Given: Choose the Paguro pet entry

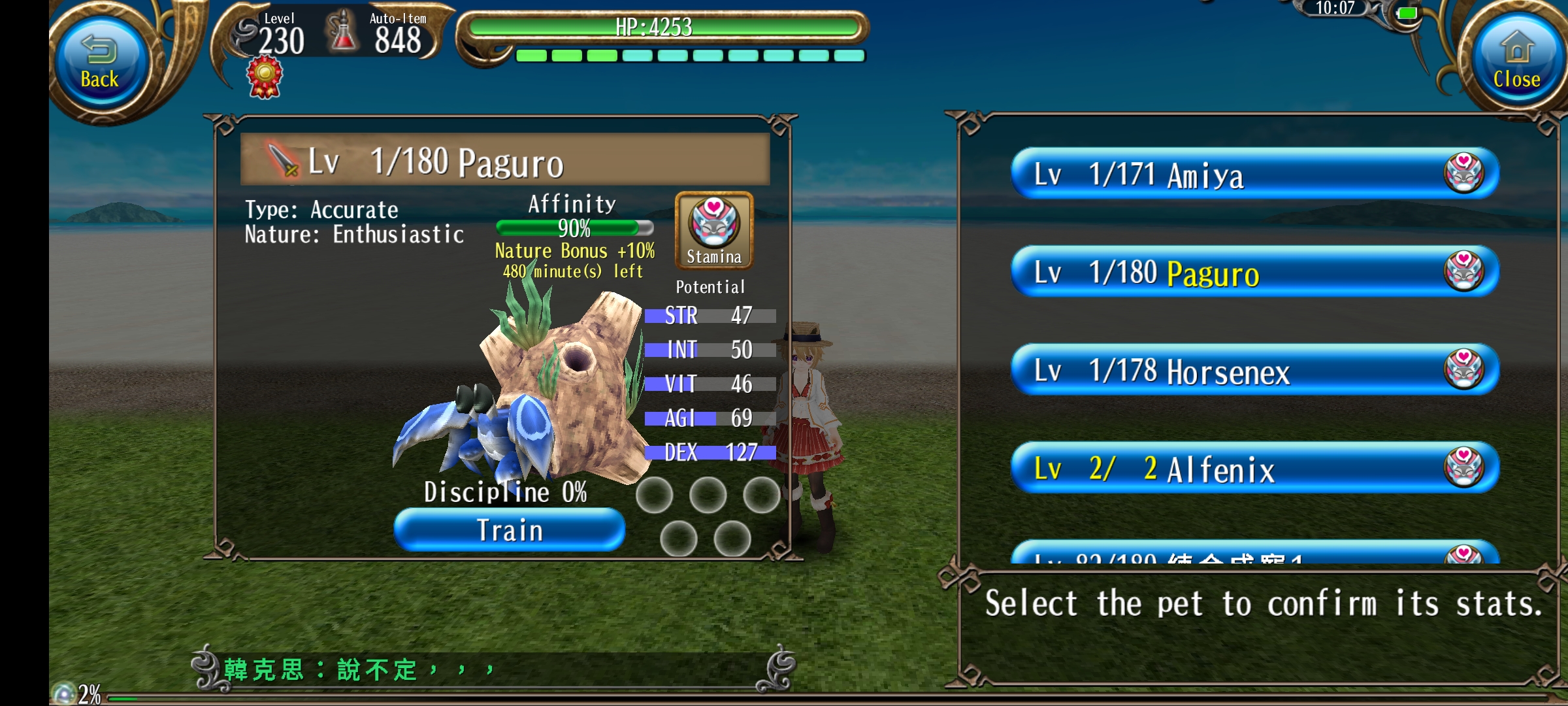Looking at the screenshot, I should point(1254,272).
